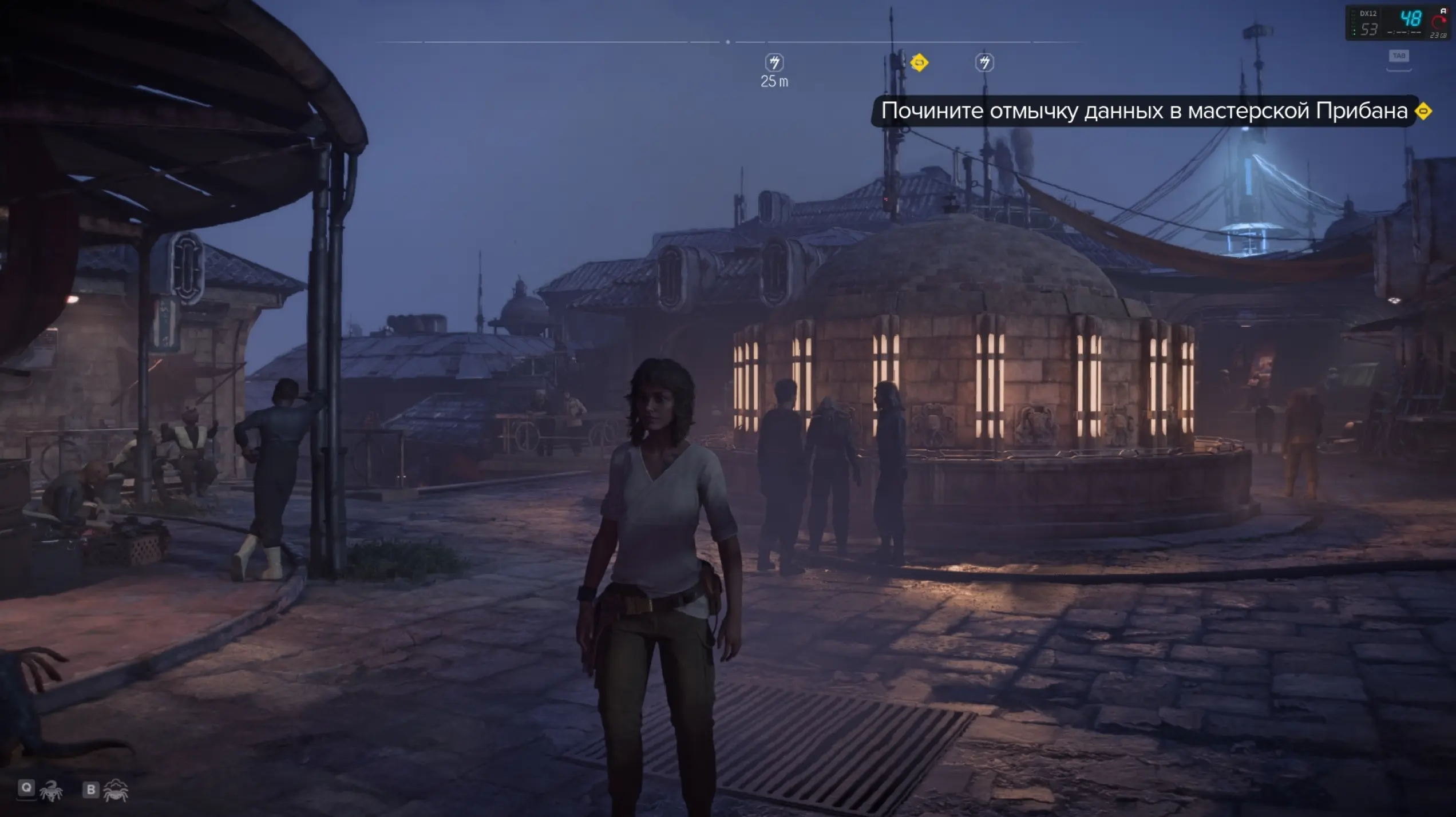Activate the Nix icon next to B
This screenshot has width=1456, height=817.
pyautogui.click(x=116, y=790)
